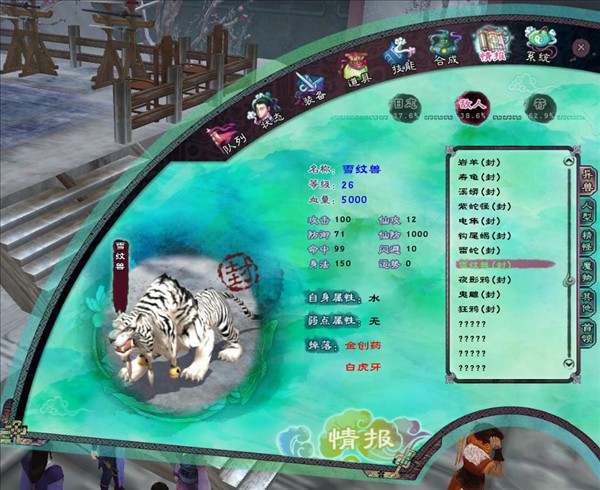Open the 队列 party lineup menu
Viewport: 600px width, 490px height.
point(221,137)
